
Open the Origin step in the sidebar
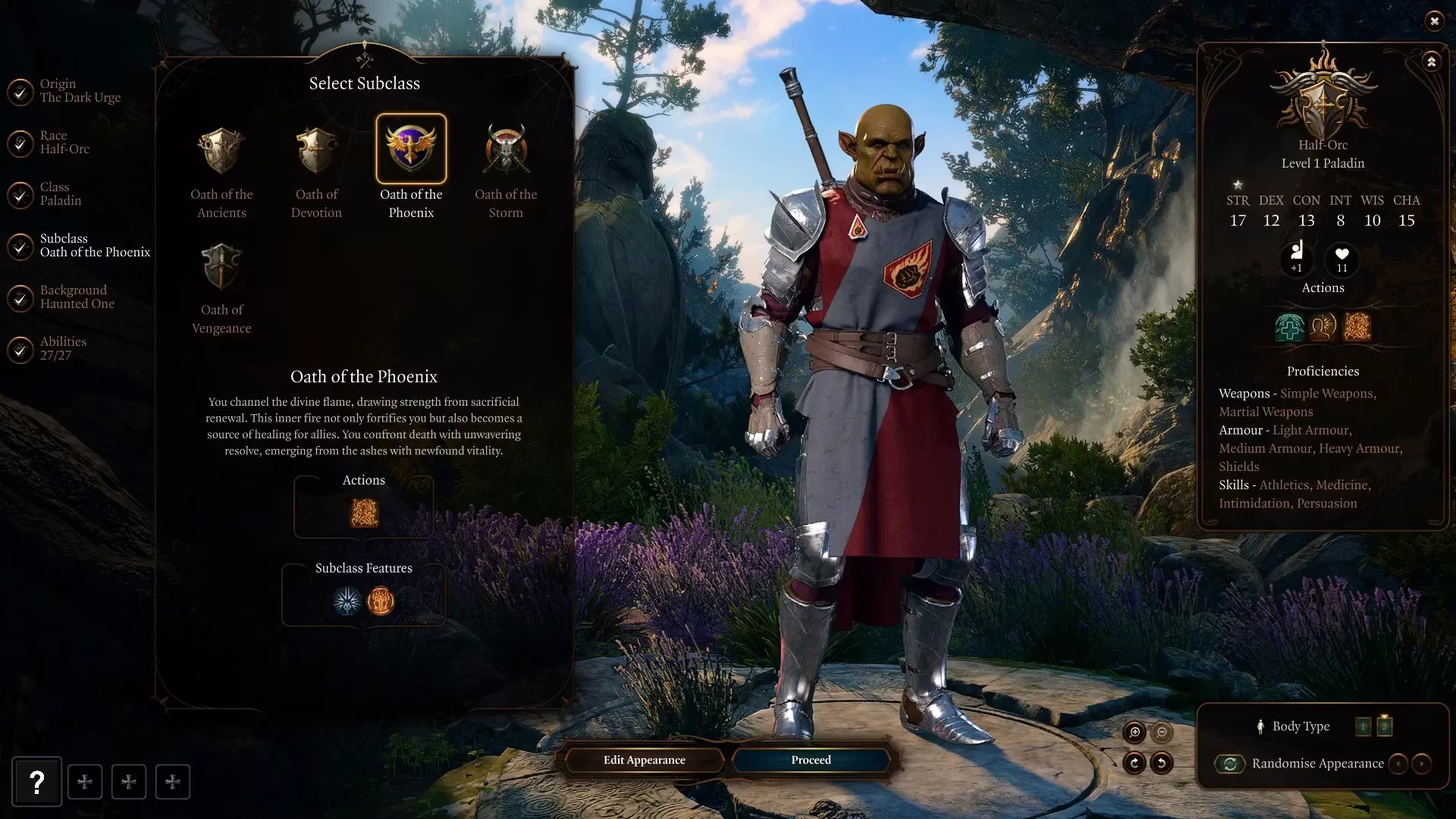80,90
